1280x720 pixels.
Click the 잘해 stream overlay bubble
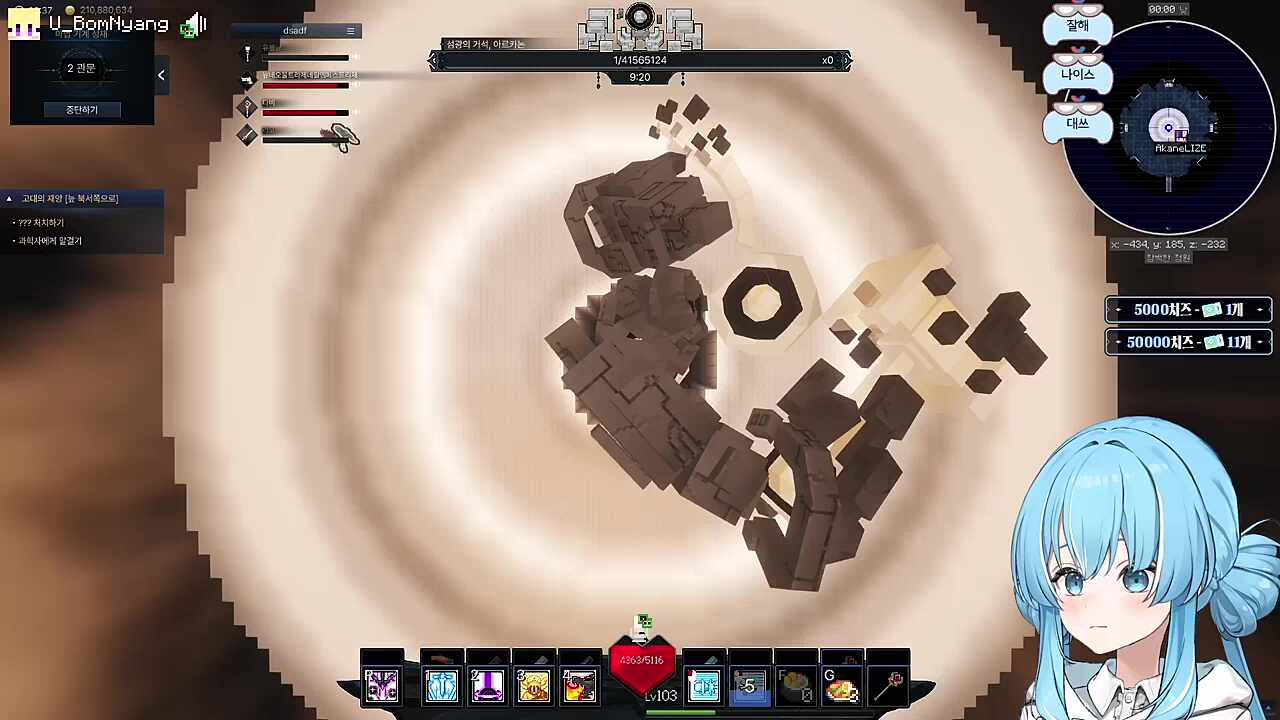pos(1077,25)
